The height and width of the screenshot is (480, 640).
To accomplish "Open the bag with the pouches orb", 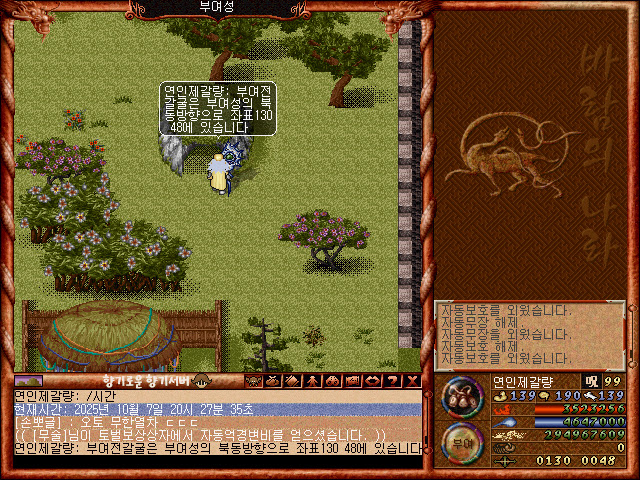I will click(463, 397).
